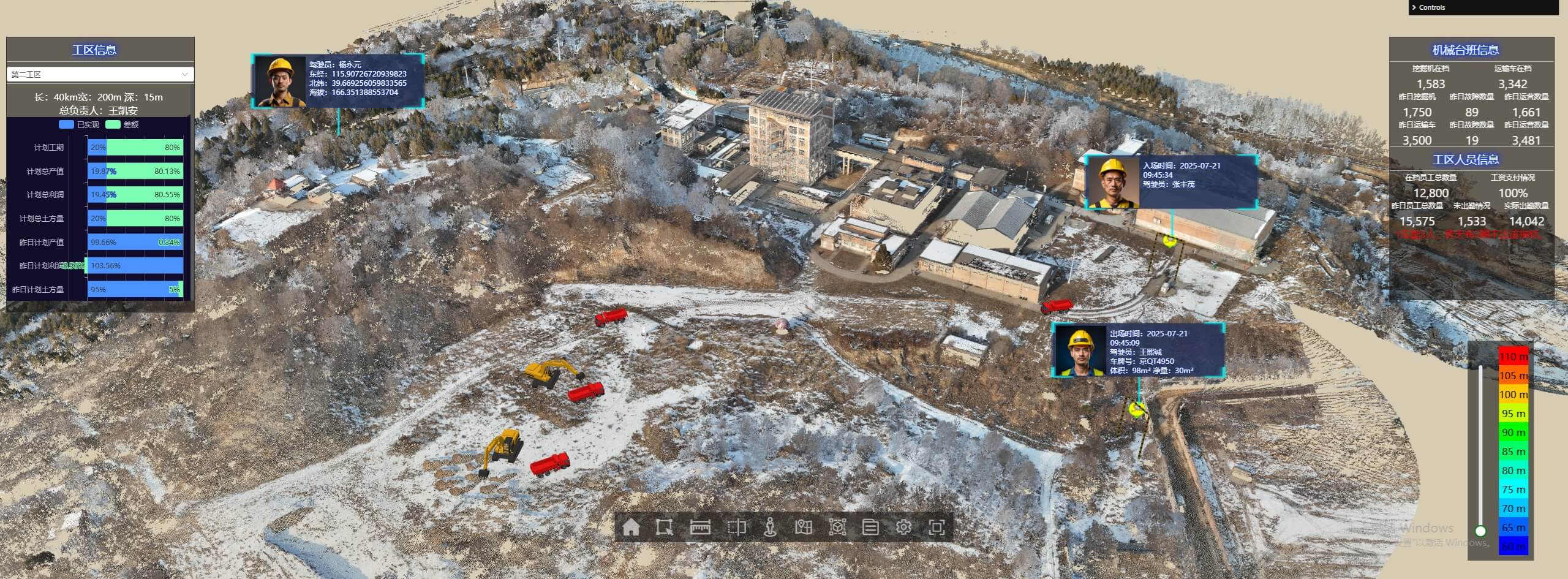Enter the first-person walk view

pos(770,527)
